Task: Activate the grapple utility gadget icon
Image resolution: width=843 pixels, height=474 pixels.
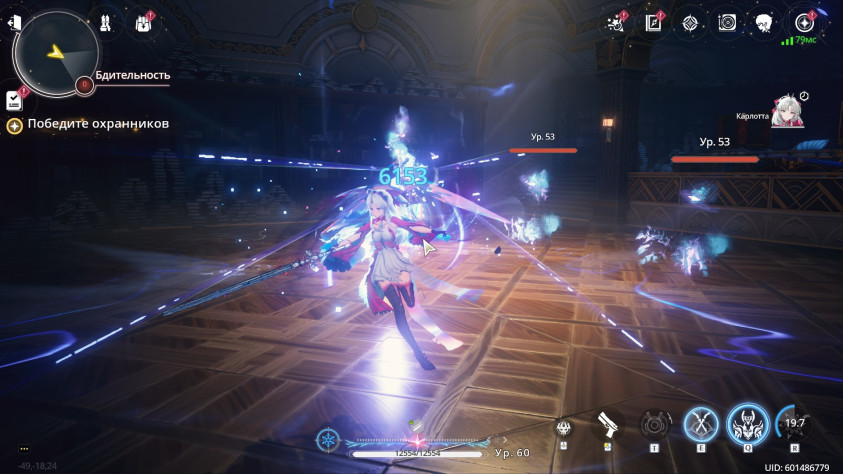Action: [x=653, y=425]
